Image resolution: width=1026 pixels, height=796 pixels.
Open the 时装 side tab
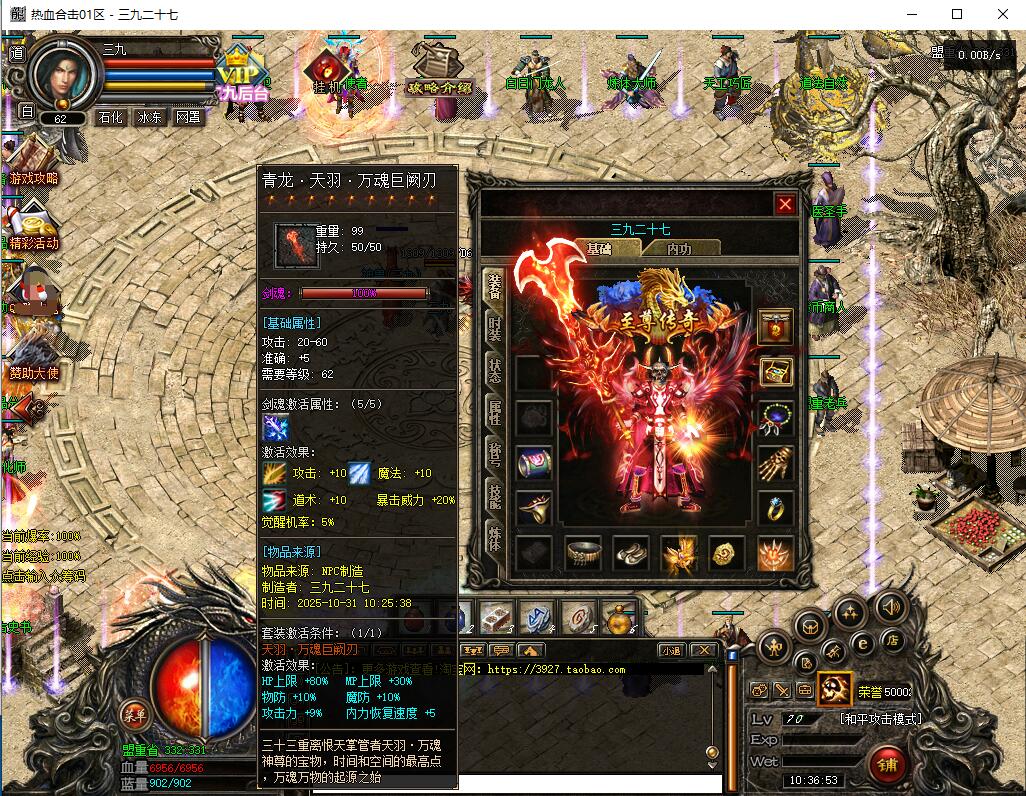(x=495, y=329)
